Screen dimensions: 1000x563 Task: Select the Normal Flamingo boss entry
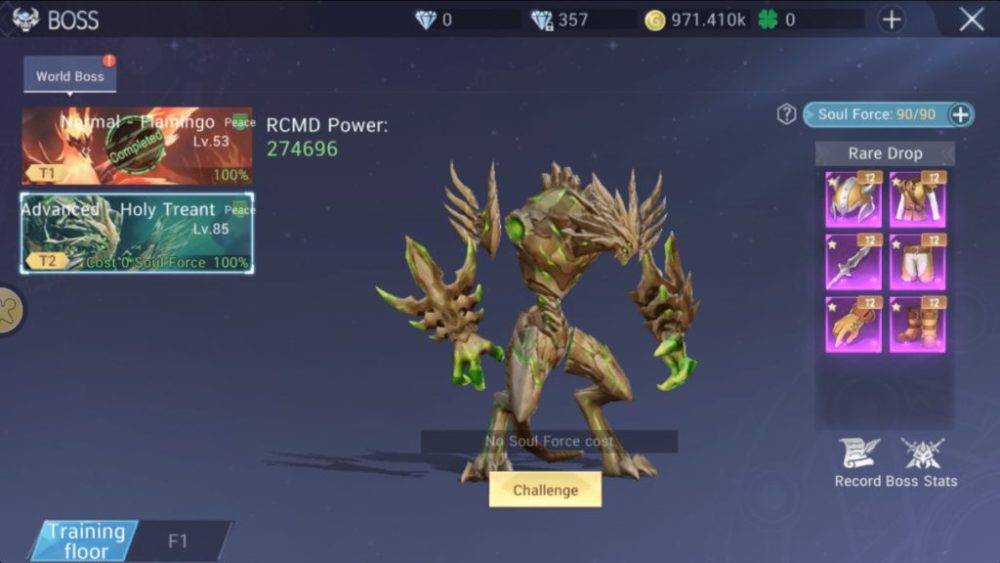pyautogui.click(x=137, y=146)
